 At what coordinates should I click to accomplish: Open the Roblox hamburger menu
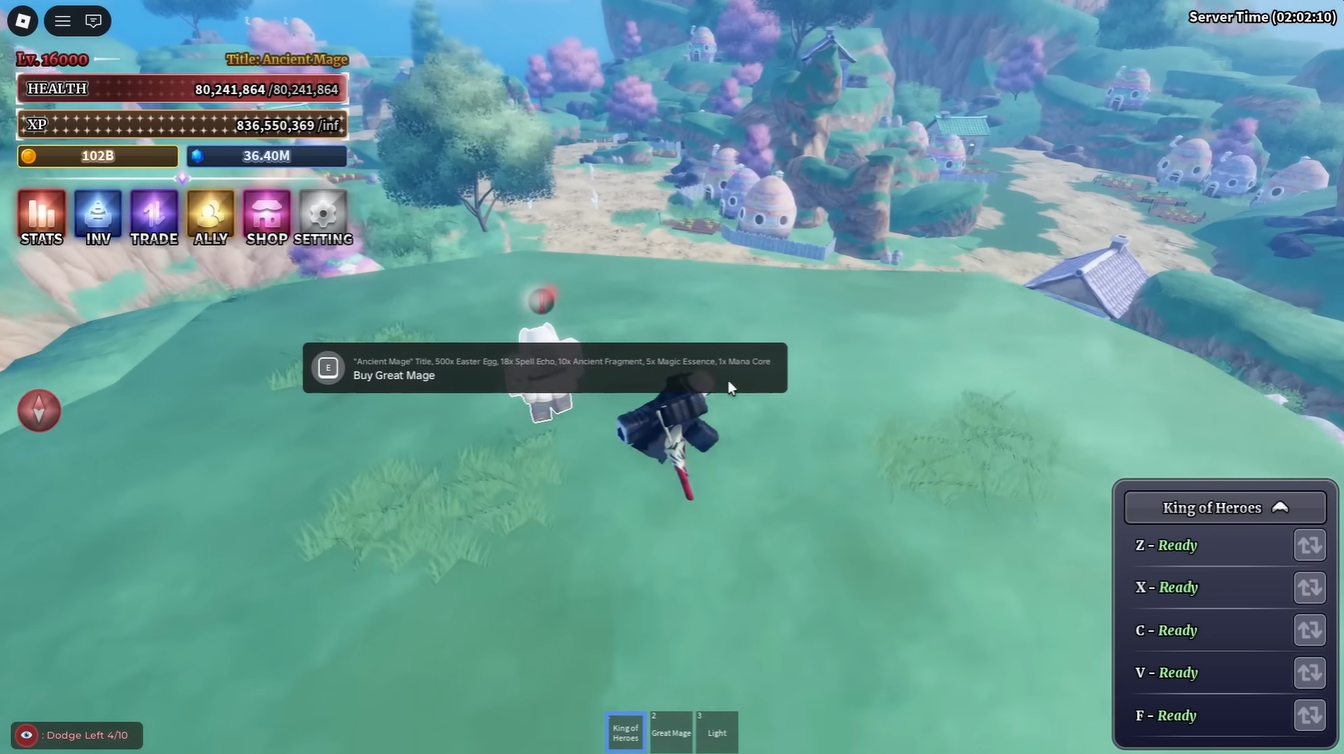[x=61, y=20]
